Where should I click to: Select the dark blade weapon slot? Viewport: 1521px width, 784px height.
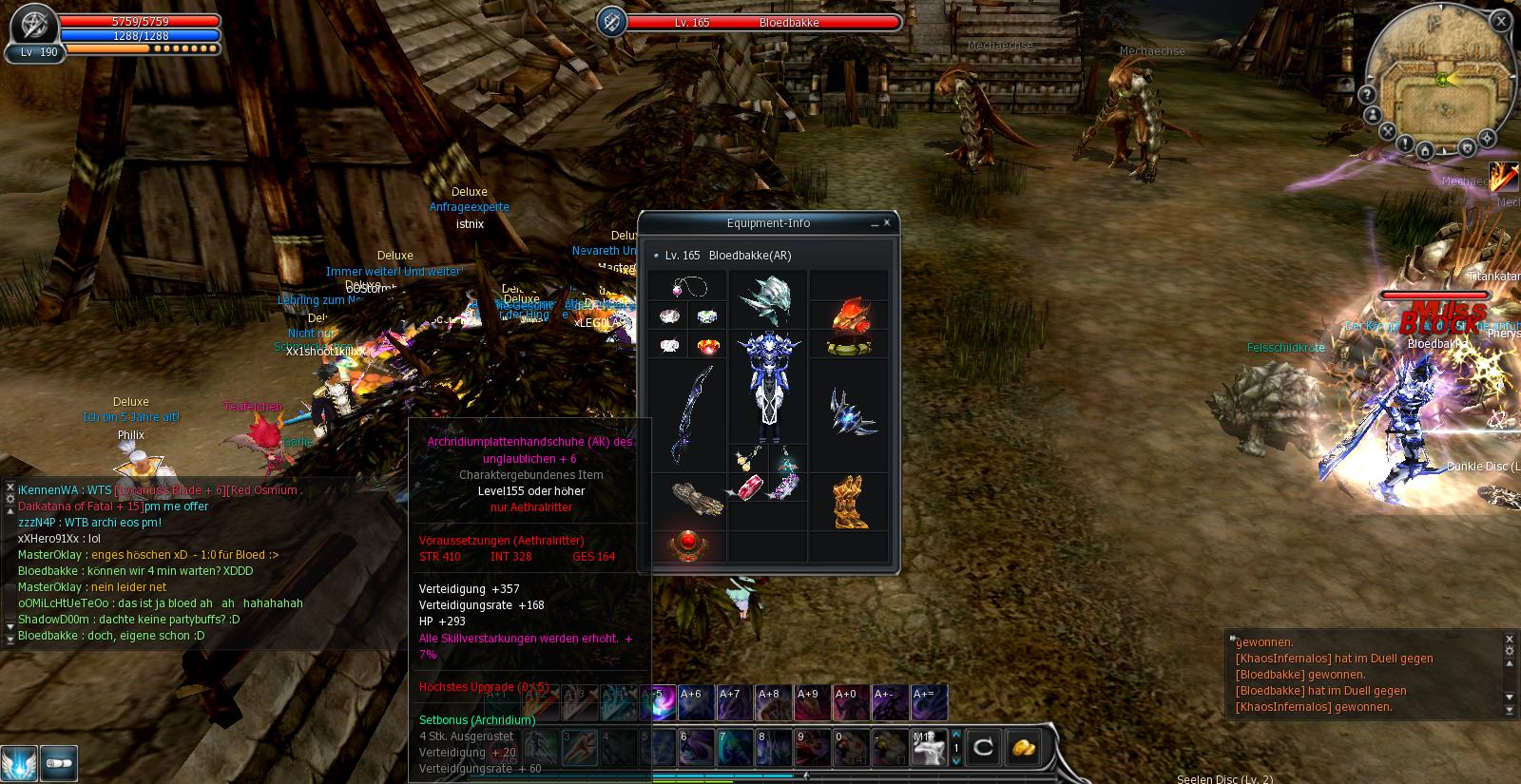pyautogui.click(x=689, y=415)
